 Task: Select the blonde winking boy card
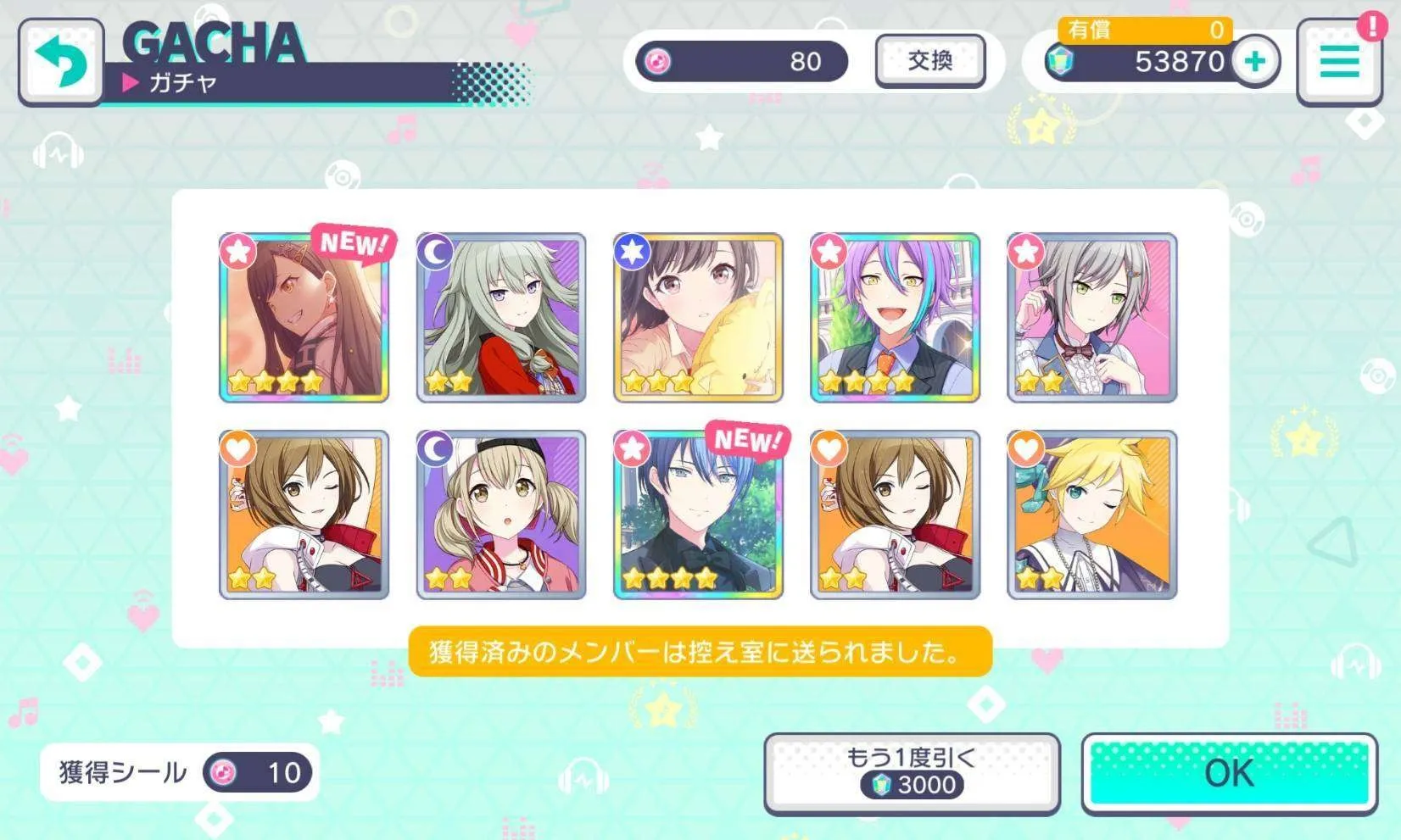(x=1091, y=515)
